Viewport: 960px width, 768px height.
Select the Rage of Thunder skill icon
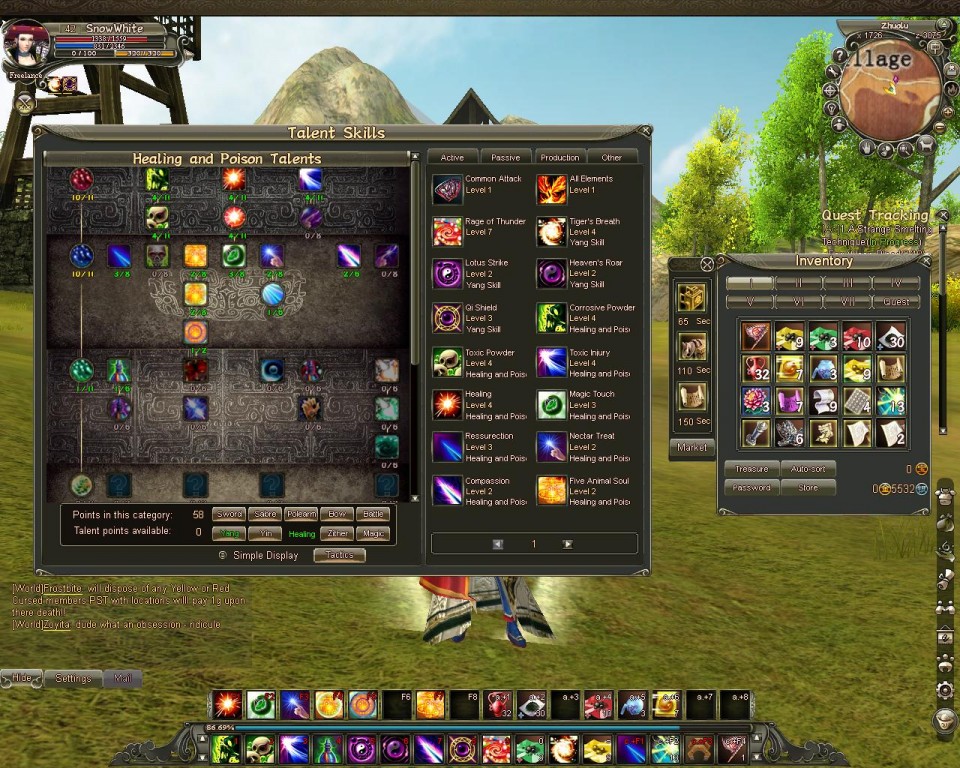click(447, 231)
